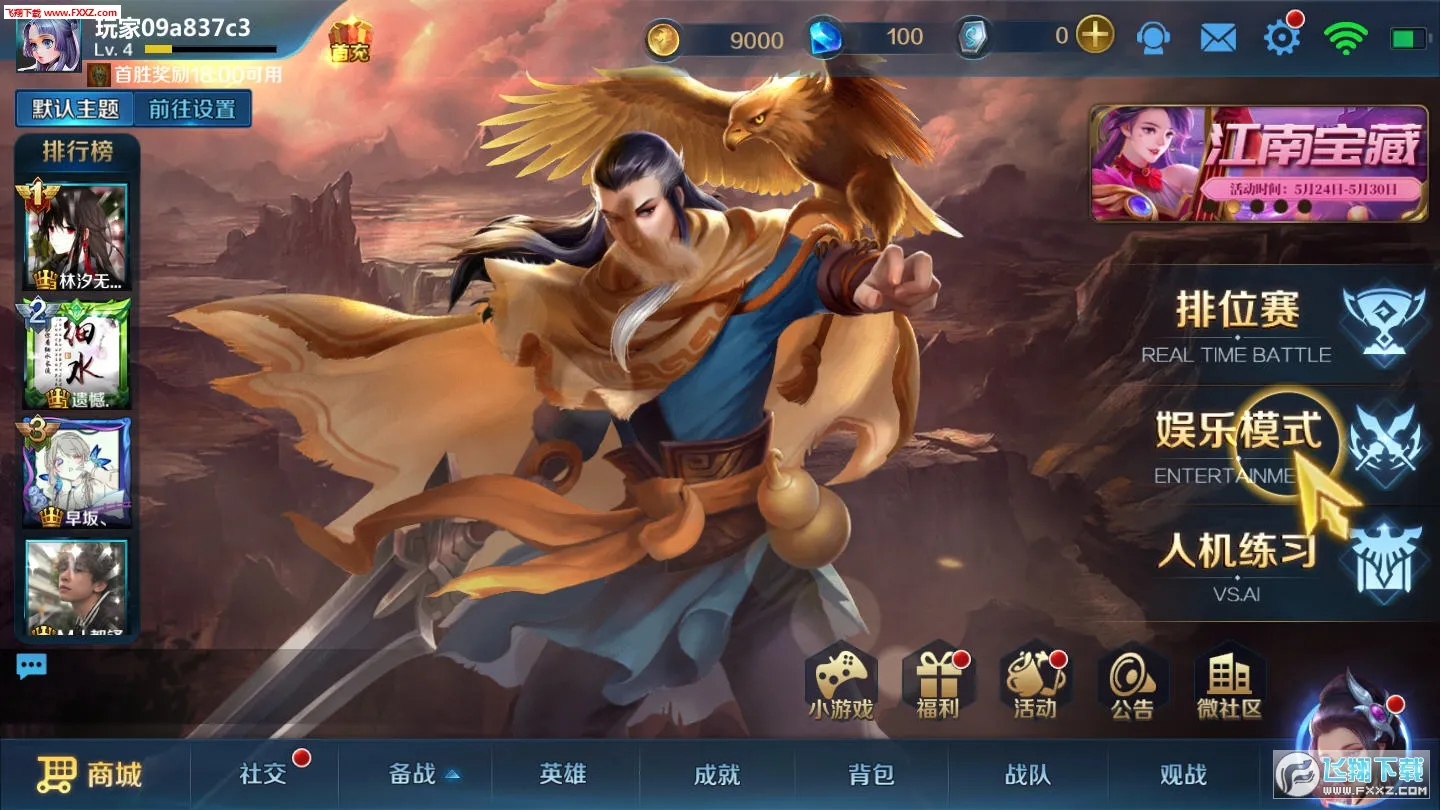Open the chat bubble panel
The height and width of the screenshot is (810, 1440).
(30, 664)
